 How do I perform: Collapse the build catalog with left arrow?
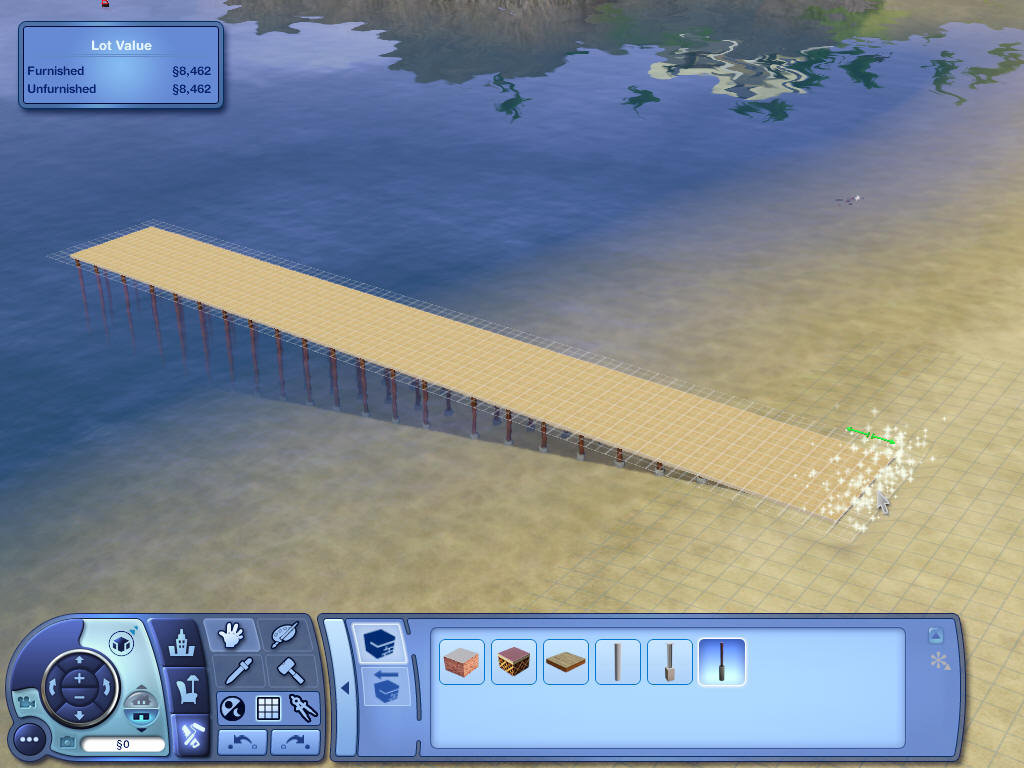(344, 688)
